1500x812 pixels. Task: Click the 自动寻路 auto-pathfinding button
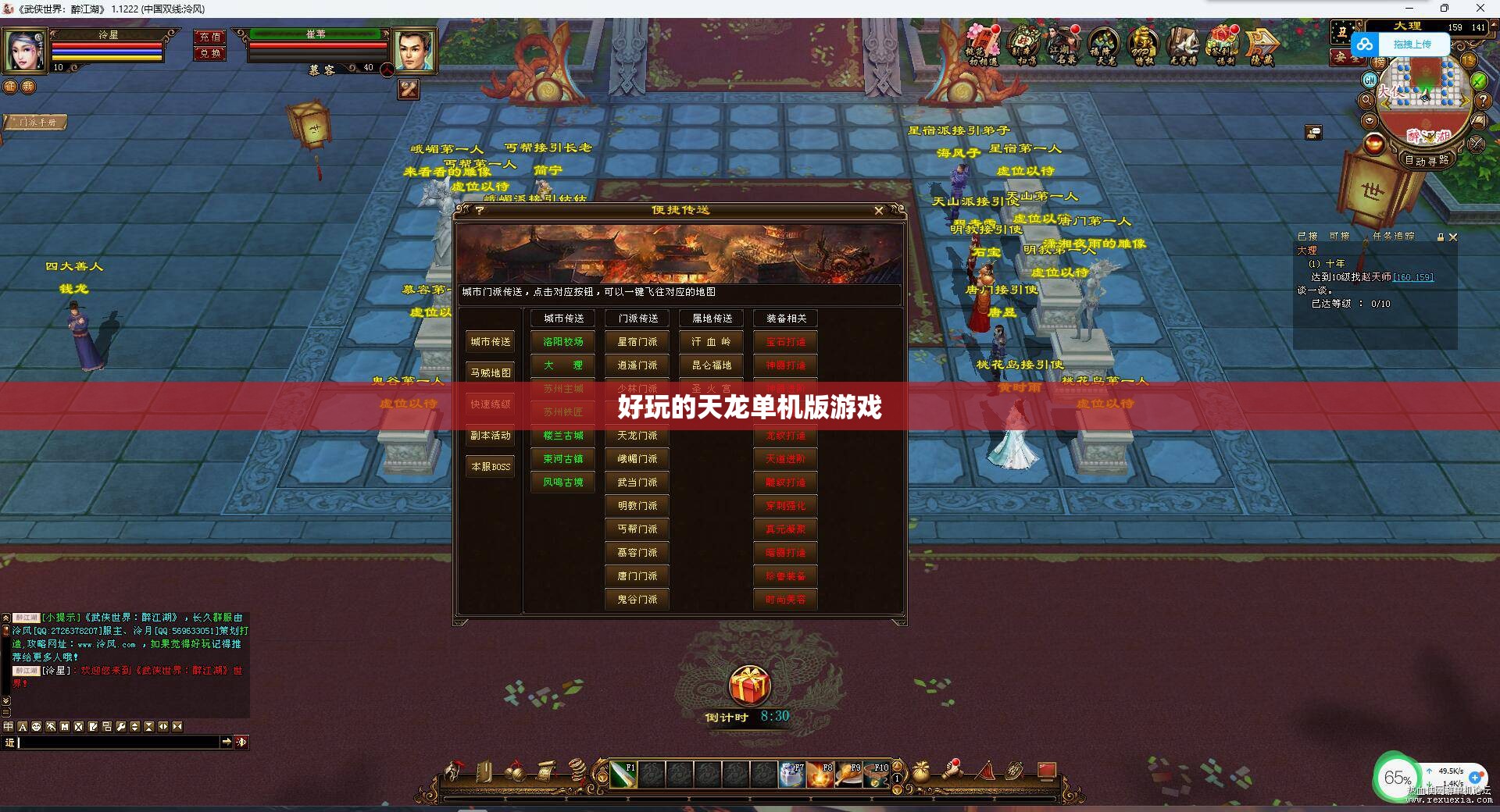click(1427, 160)
